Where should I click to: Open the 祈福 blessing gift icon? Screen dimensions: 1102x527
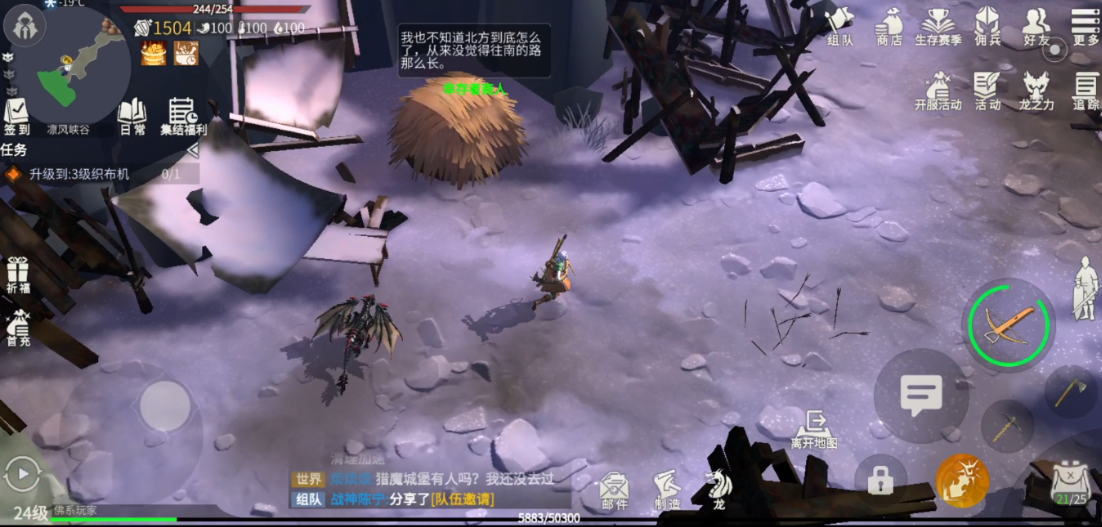pyautogui.click(x=18, y=274)
